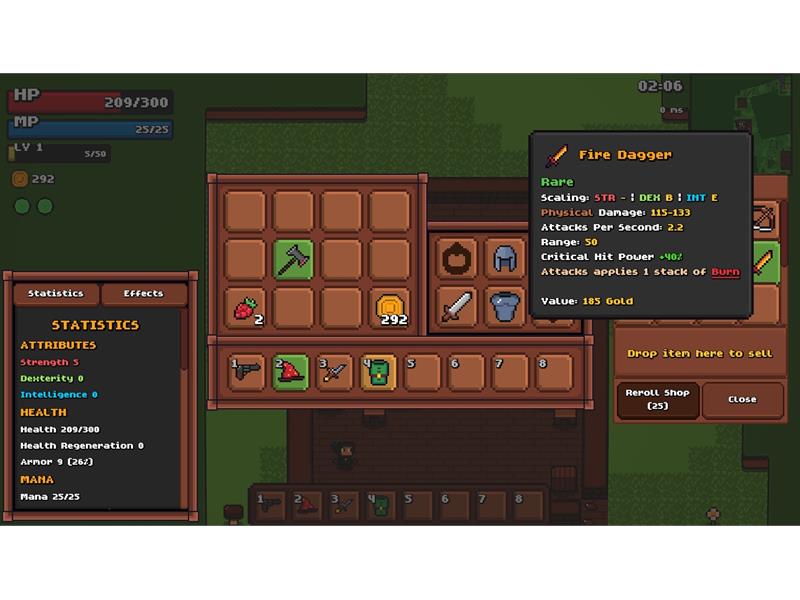
Task: Pick the strawberry stack in the inventory
Action: [x=246, y=308]
